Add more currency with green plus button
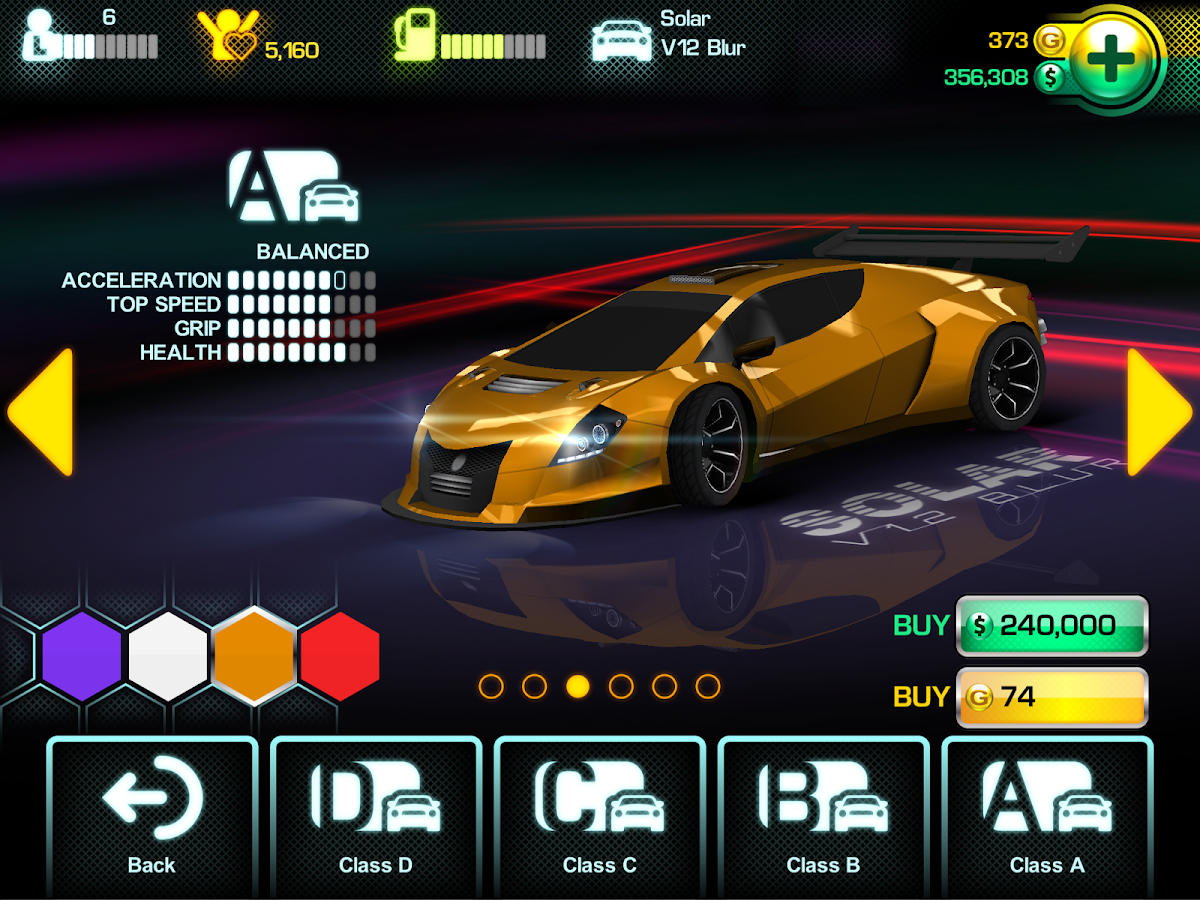The image size is (1200, 900). (x=1110, y=60)
